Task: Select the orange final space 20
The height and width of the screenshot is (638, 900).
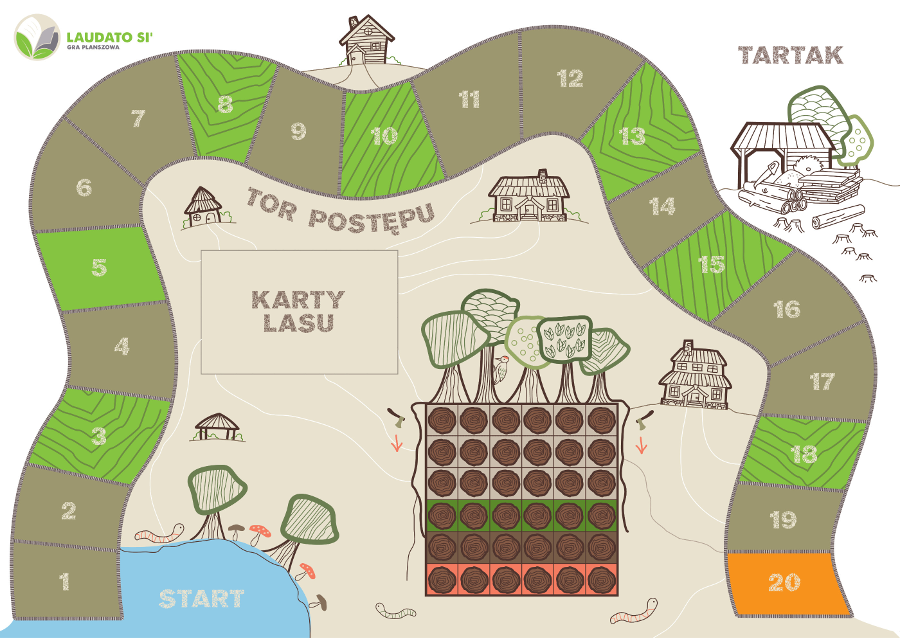Action: (785, 583)
